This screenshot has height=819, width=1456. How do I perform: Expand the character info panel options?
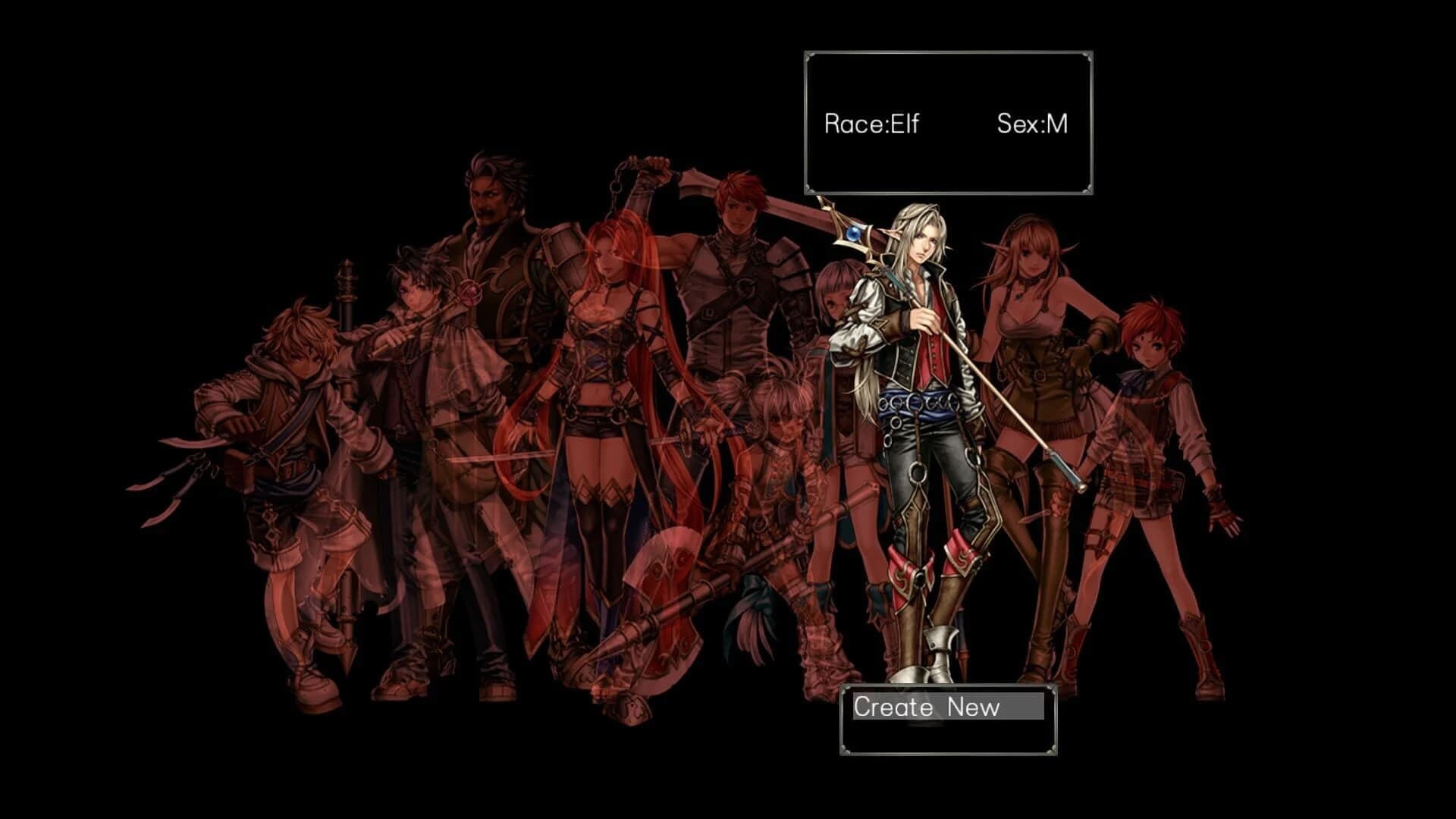tap(948, 121)
